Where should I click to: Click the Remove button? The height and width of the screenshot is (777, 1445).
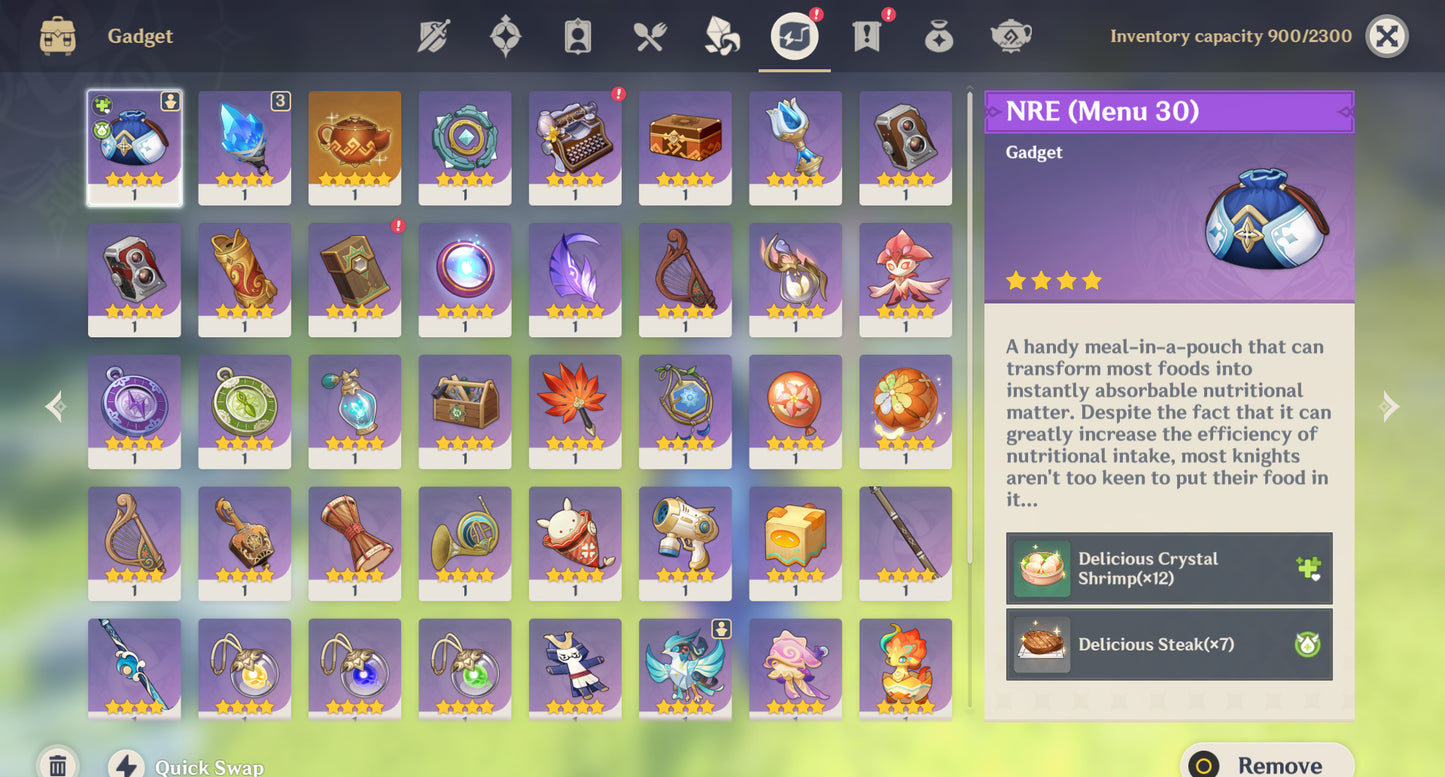point(1266,764)
